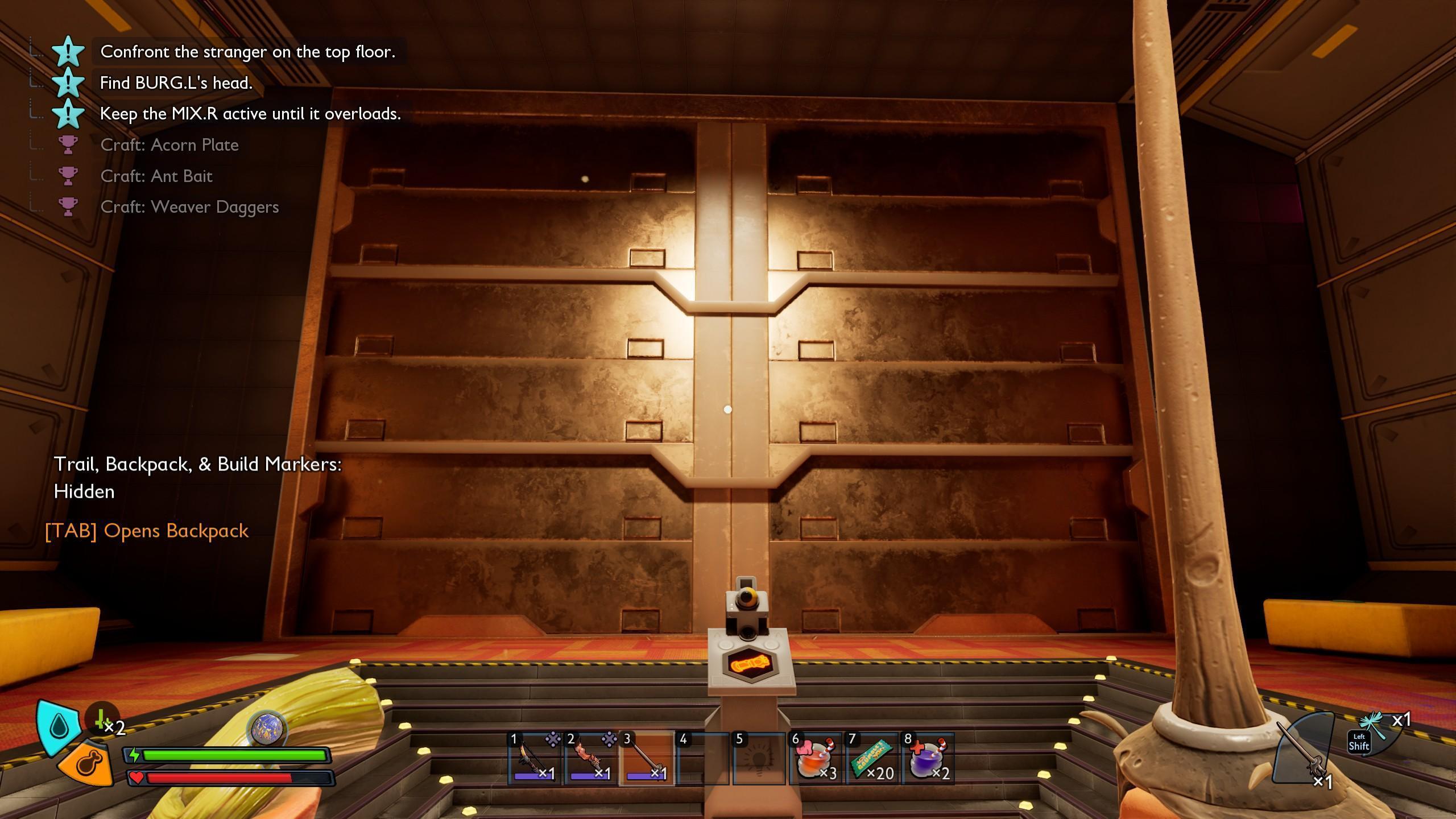Select the jagged red blade in slot 2
The height and width of the screenshot is (819, 1456).
pos(590,758)
